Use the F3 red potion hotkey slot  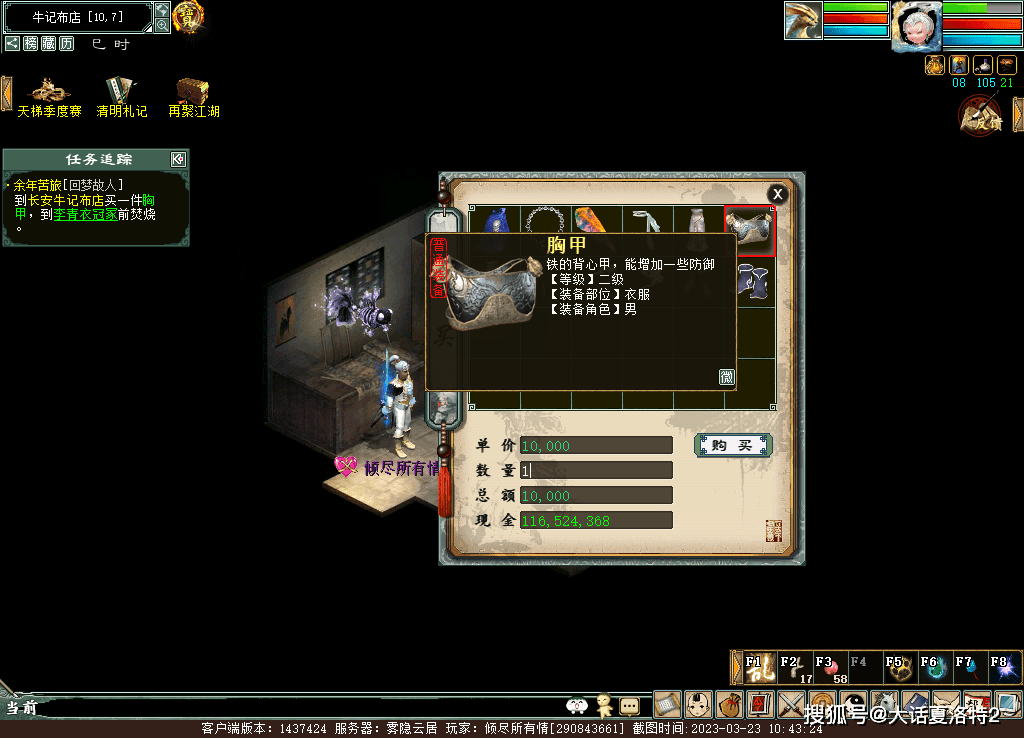826,668
